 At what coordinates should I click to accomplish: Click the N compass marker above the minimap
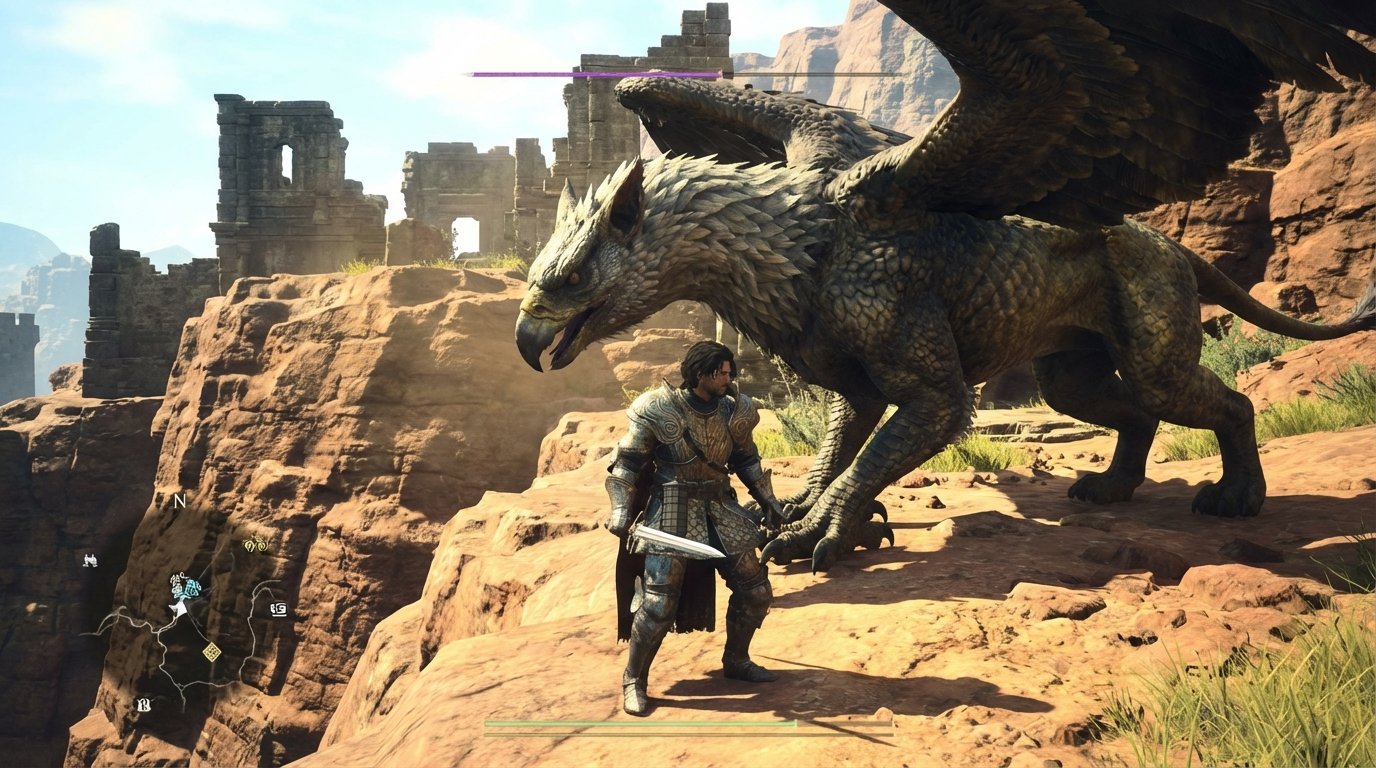(179, 501)
